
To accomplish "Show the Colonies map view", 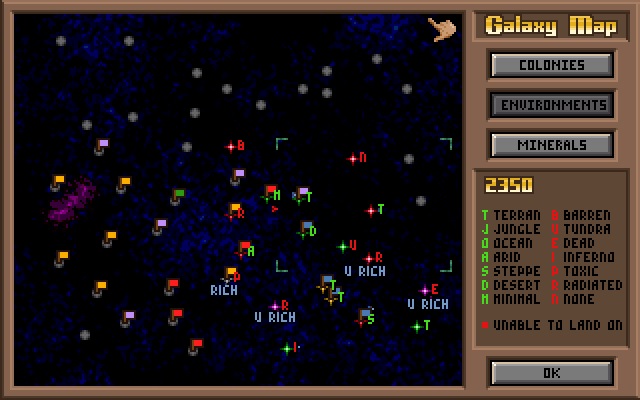I will pyautogui.click(x=551, y=65).
